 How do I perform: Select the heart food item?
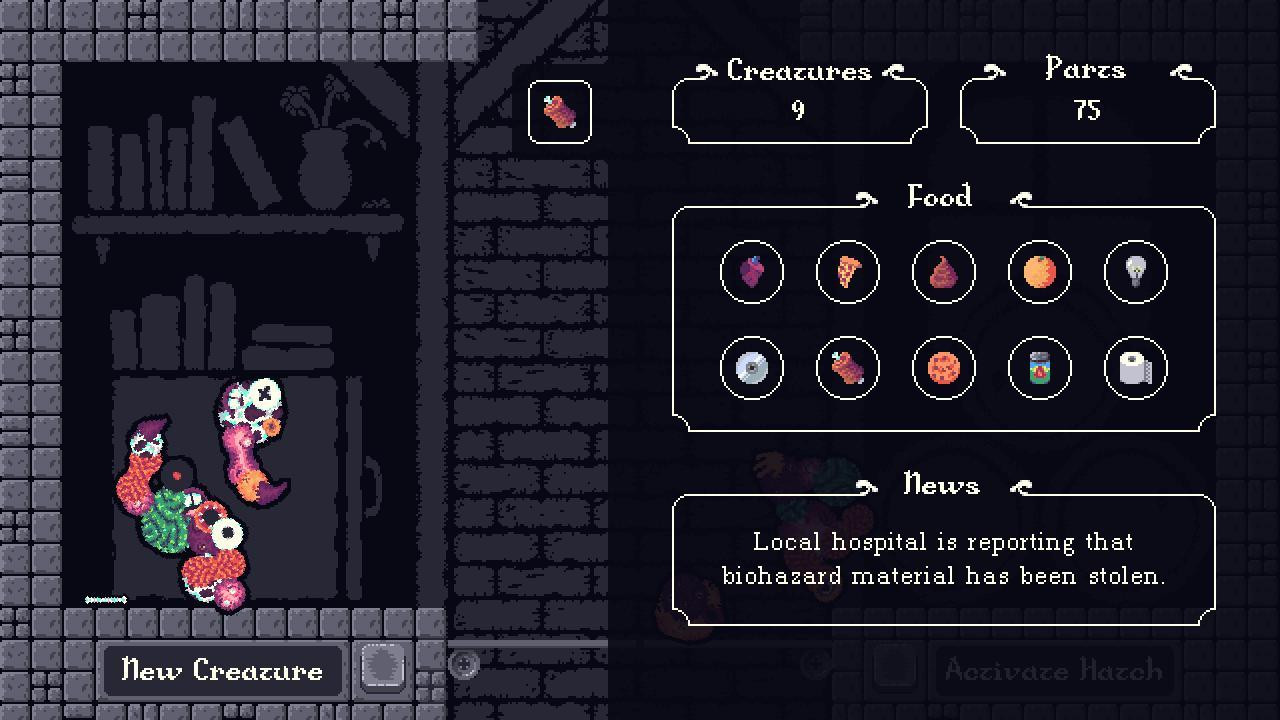click(x=751, y=272)
